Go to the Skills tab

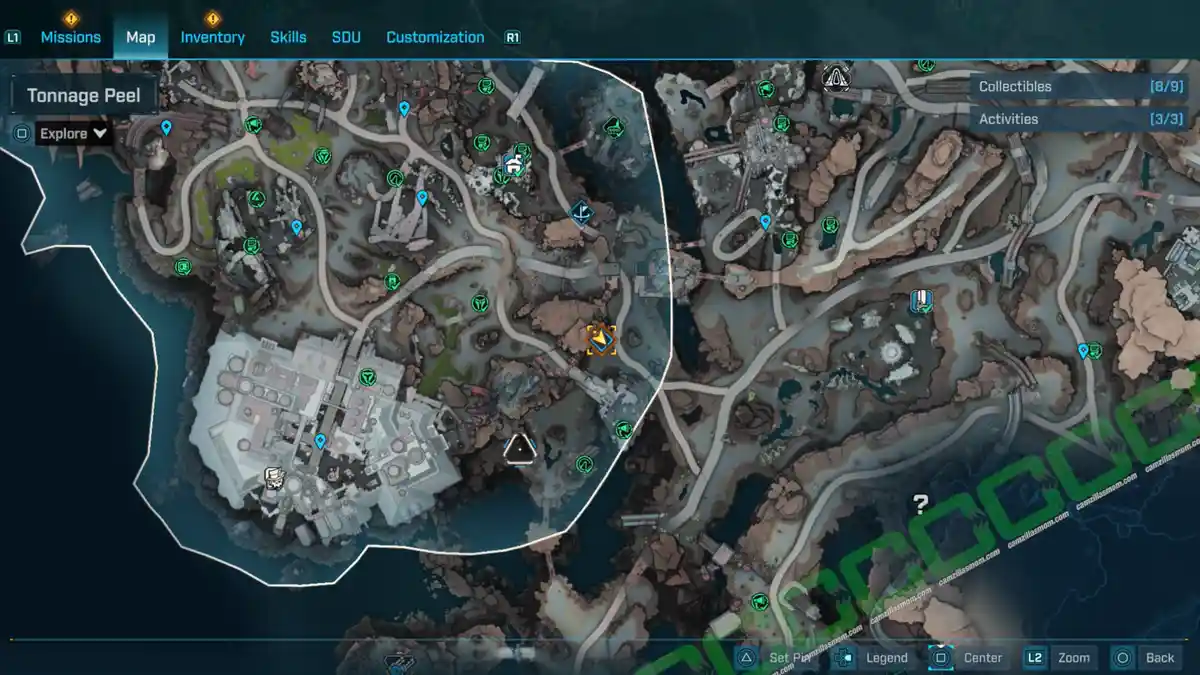coord(288,37)
